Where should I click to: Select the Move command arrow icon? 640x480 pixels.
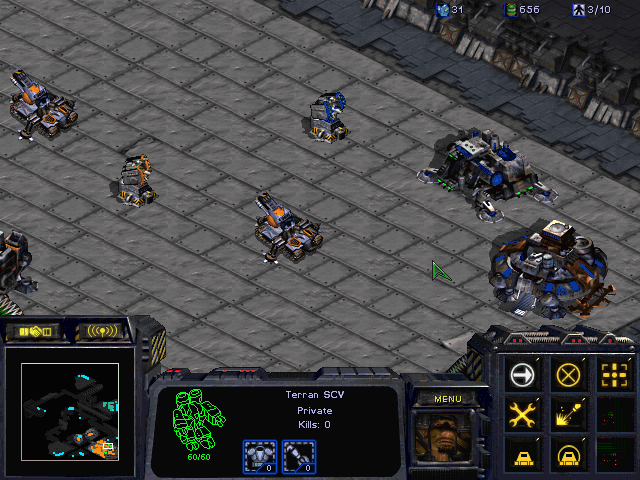point(523,375)
